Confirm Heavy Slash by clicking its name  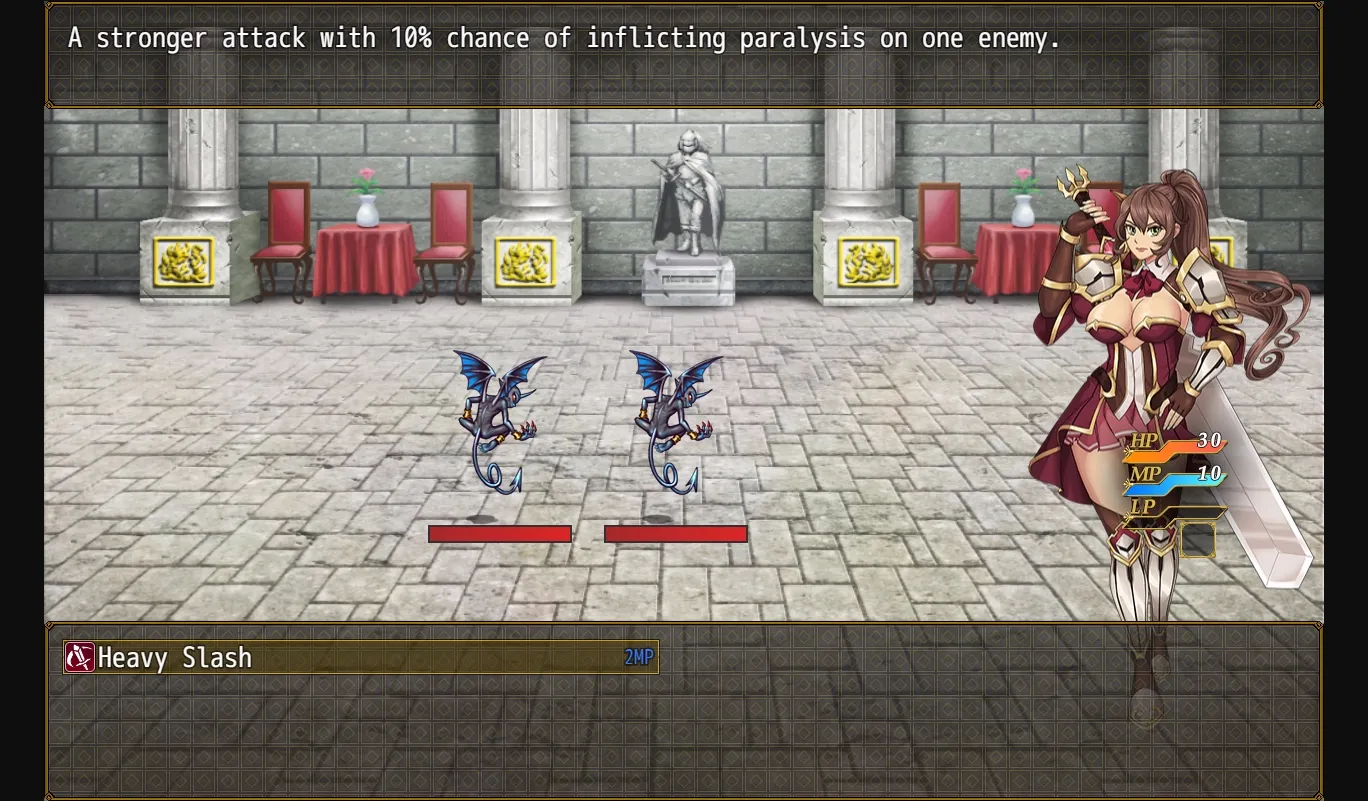(175, 658)
